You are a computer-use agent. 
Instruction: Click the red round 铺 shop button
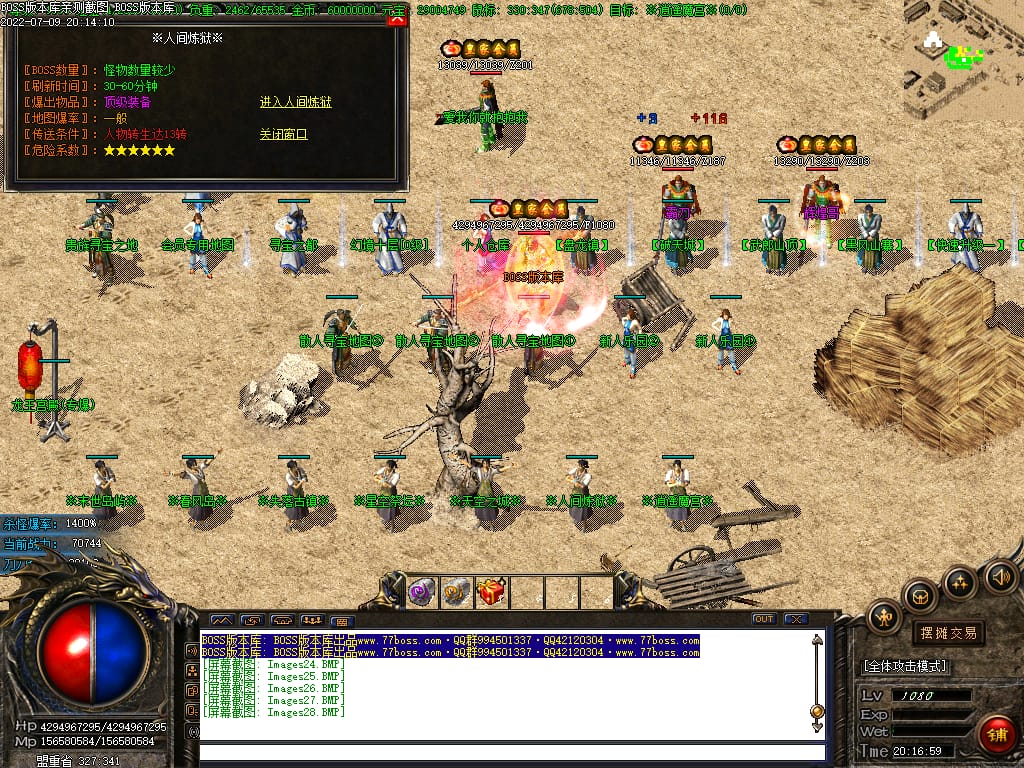pos(996,735)
